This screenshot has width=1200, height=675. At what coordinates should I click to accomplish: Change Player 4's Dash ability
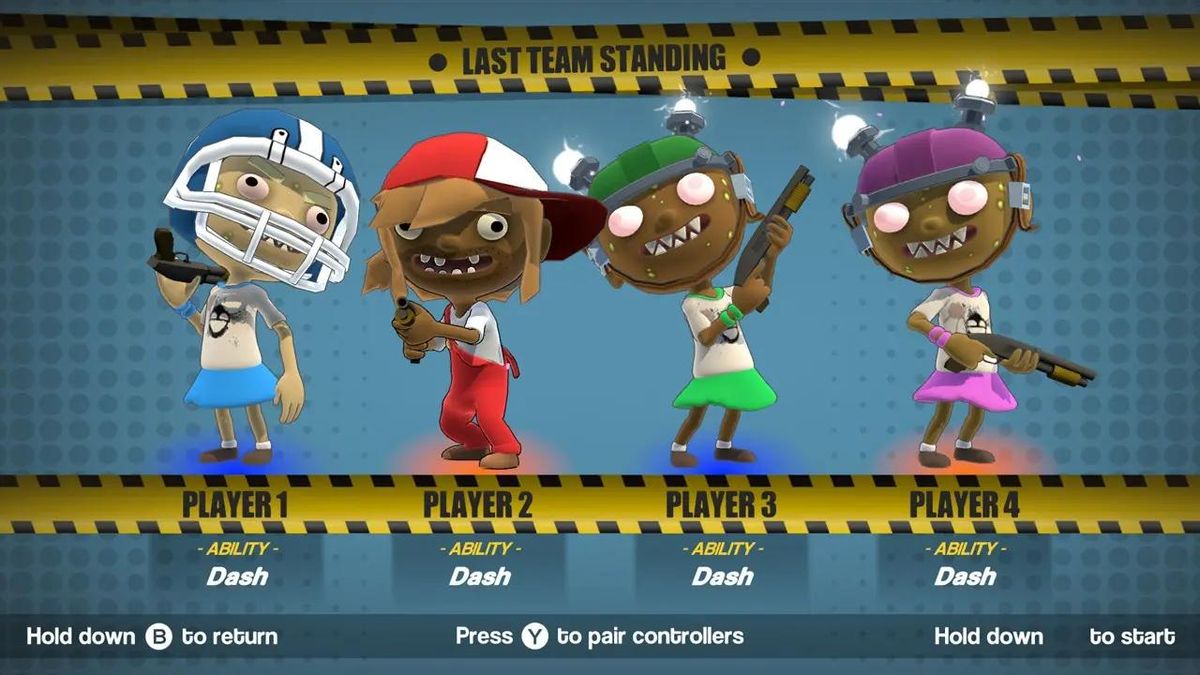[x=965, y=576]
